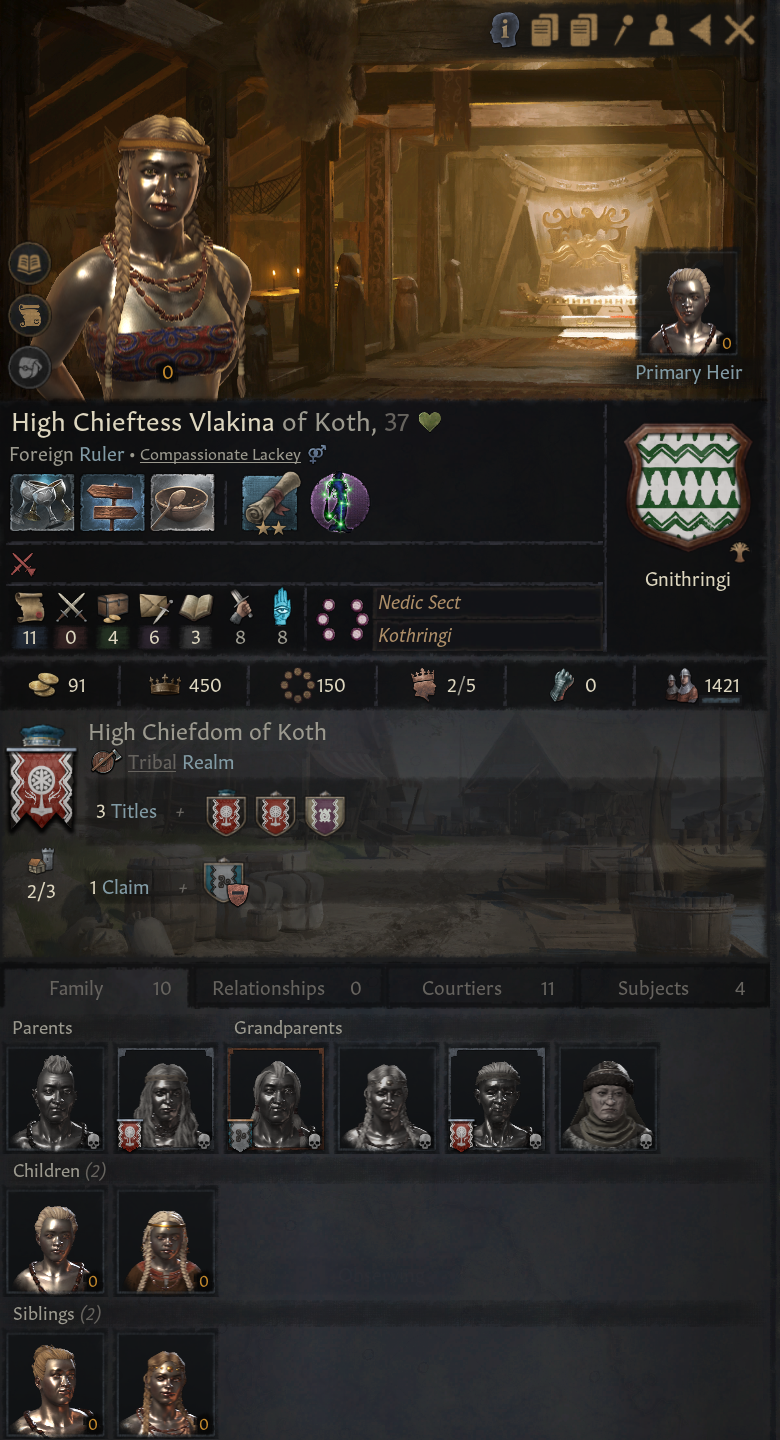Open the Kothringi culture entry
The image size is (780, 1440).
[x=415, y=635]
